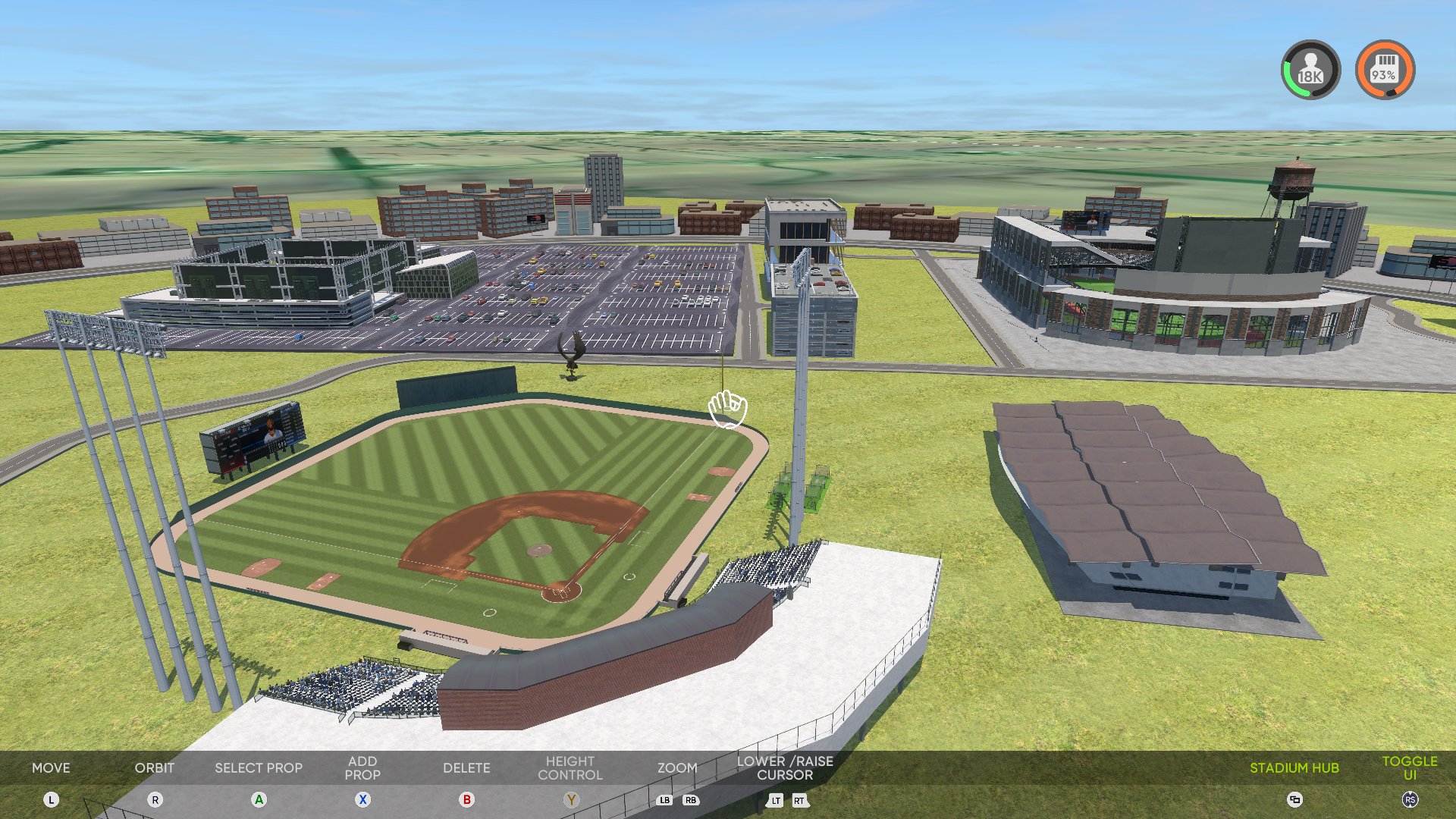Click the LB zoom icon
1456x819 pixels.
click(664, 800)
